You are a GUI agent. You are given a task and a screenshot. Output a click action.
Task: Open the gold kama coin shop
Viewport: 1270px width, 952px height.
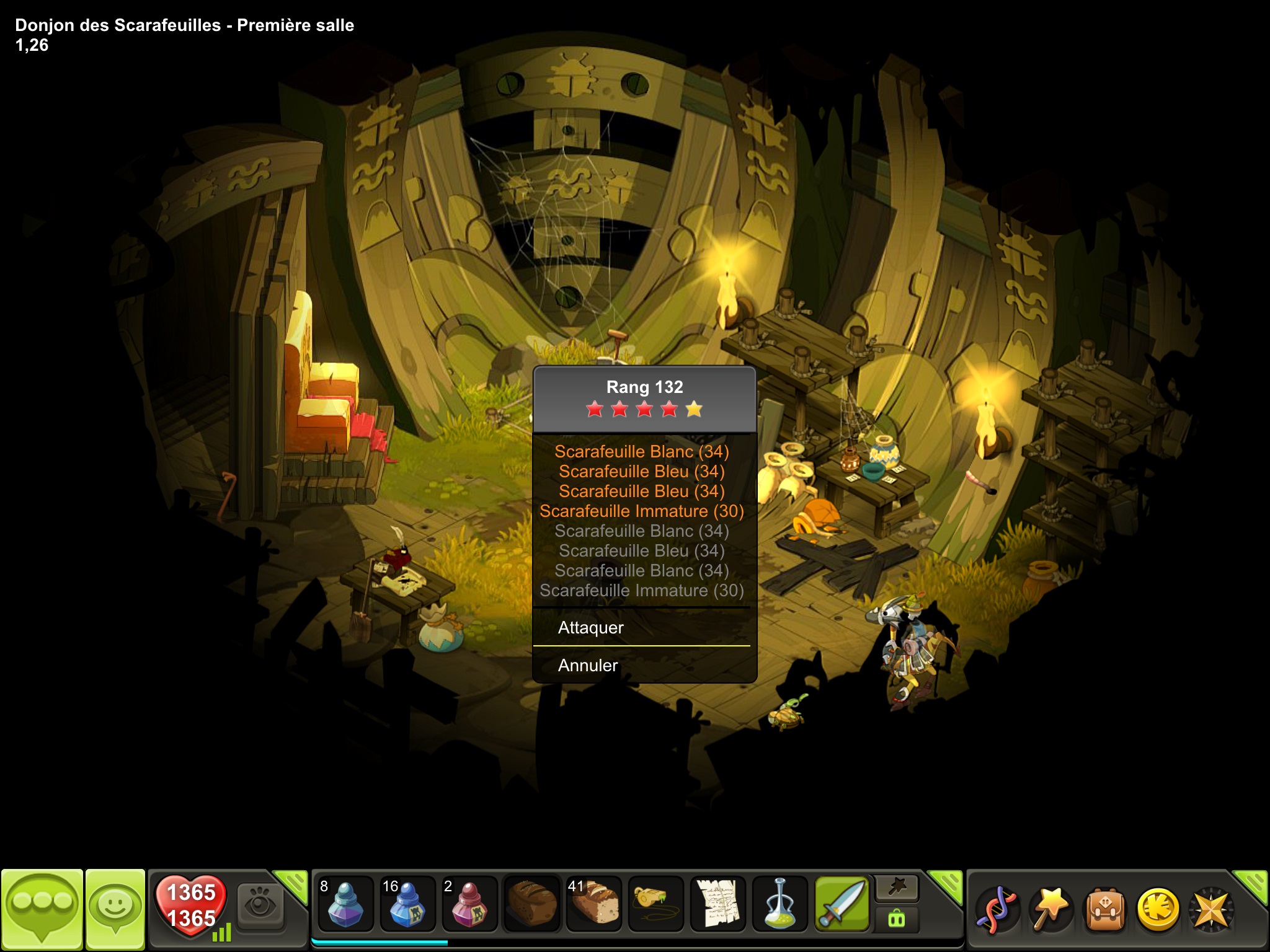(1158, 910)
